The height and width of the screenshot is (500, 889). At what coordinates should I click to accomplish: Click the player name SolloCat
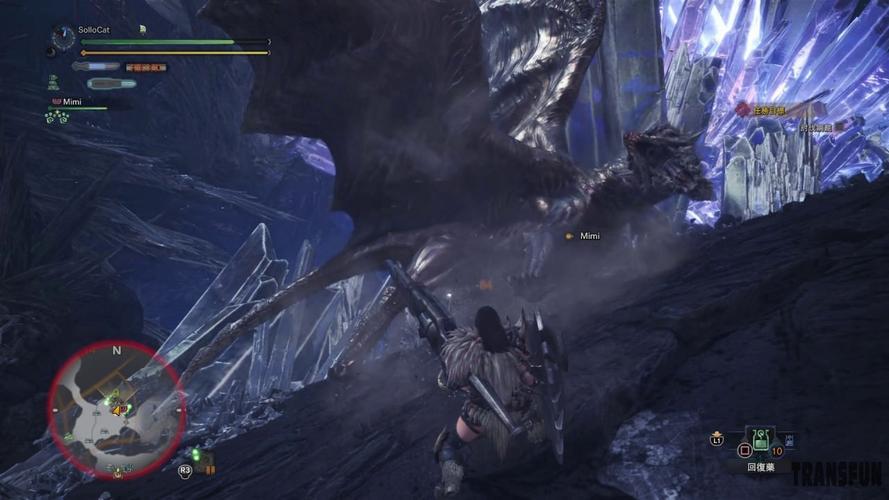point(94,30)
